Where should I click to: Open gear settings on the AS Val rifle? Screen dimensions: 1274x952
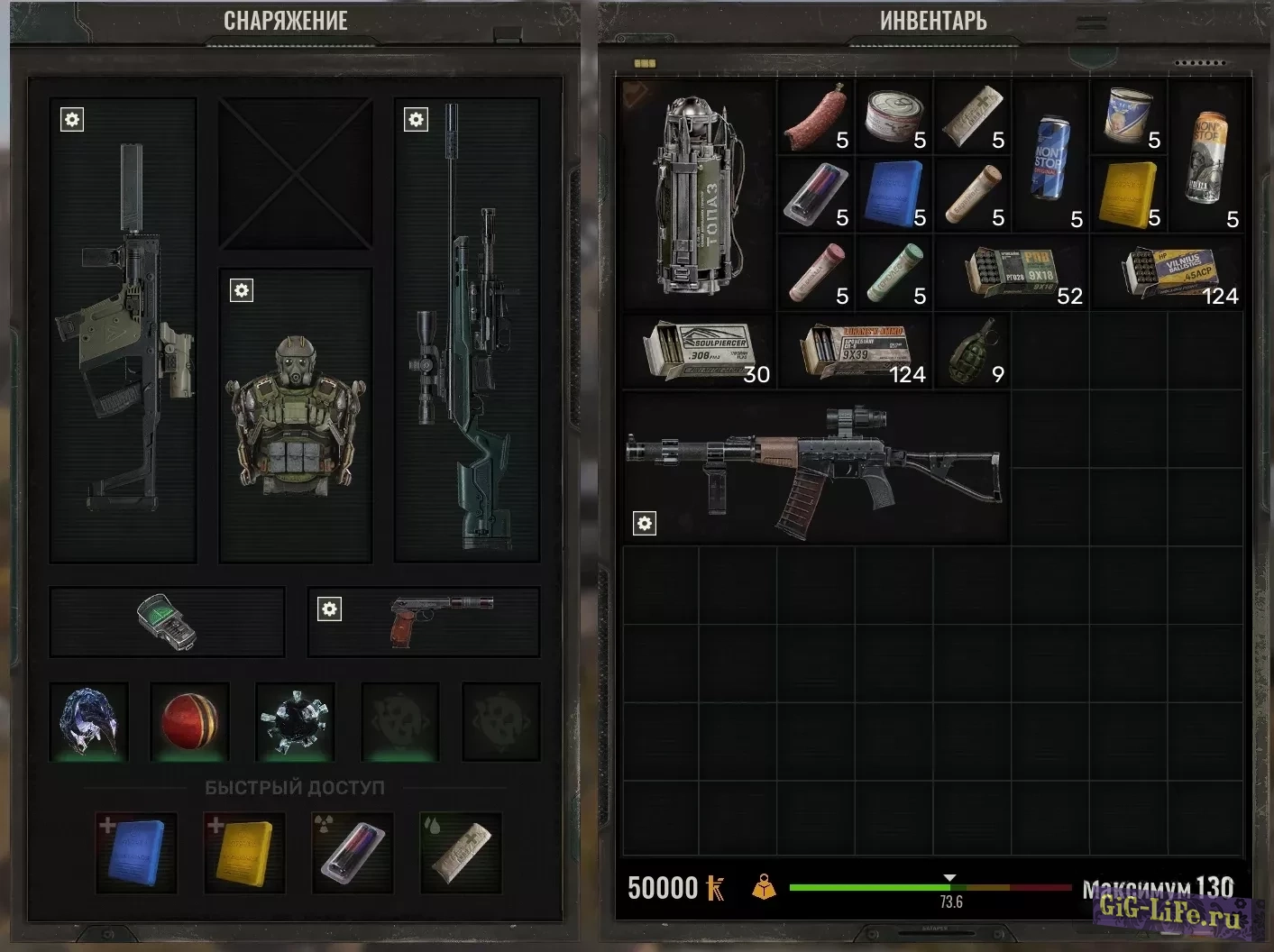pos(643,522)
